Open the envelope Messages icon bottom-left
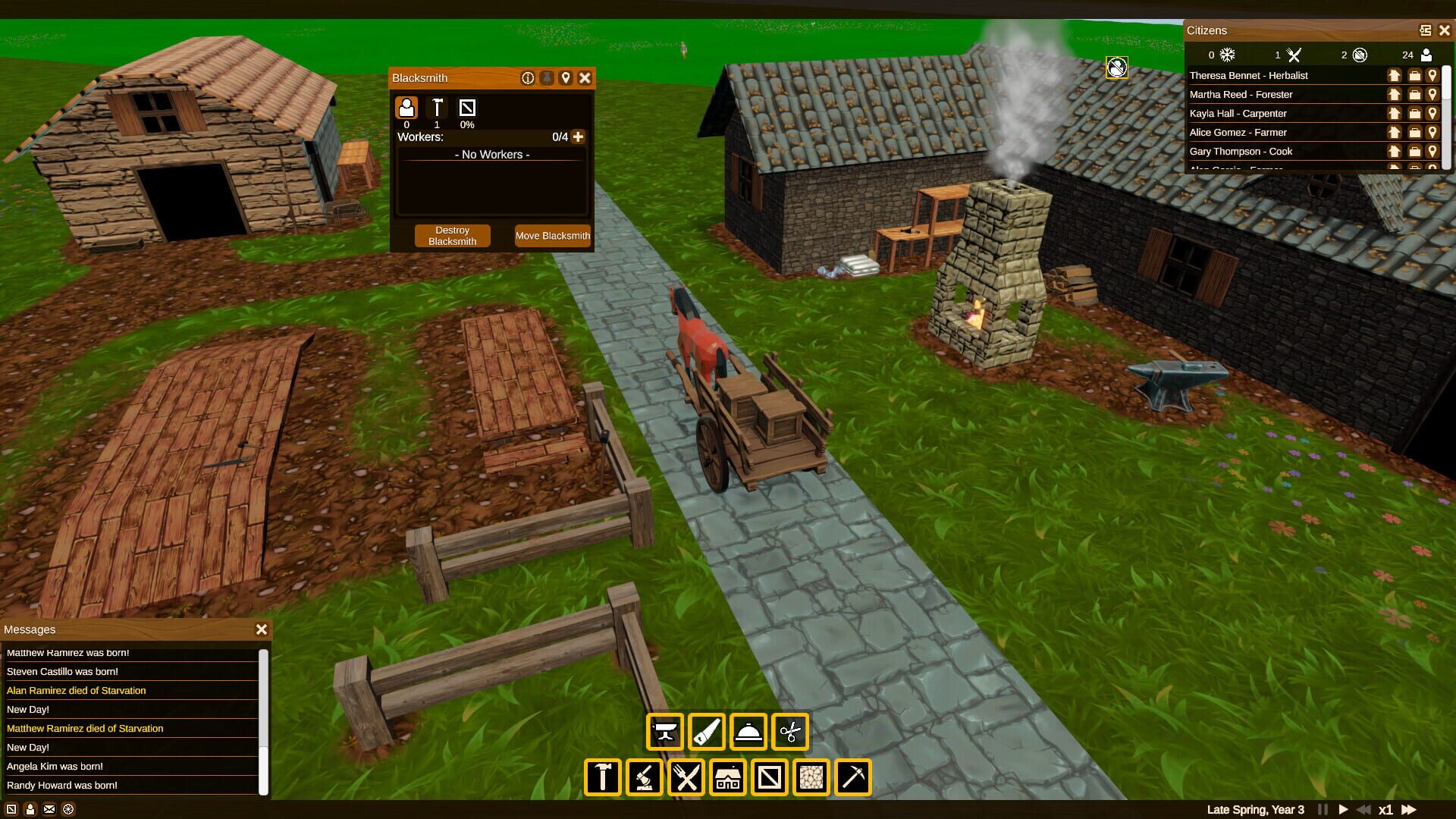Viewport: 1456px width, 819px height. point(49,809)
